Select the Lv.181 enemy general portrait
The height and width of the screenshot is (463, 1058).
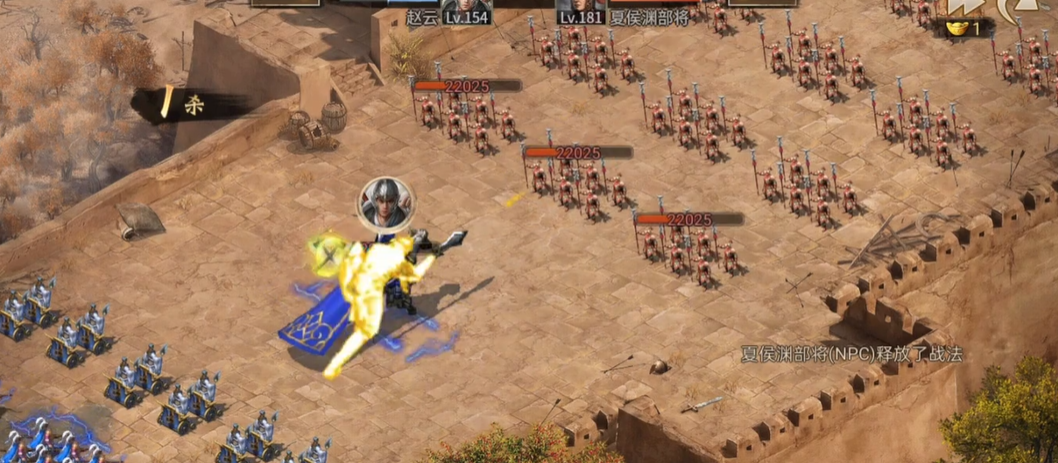582,8
